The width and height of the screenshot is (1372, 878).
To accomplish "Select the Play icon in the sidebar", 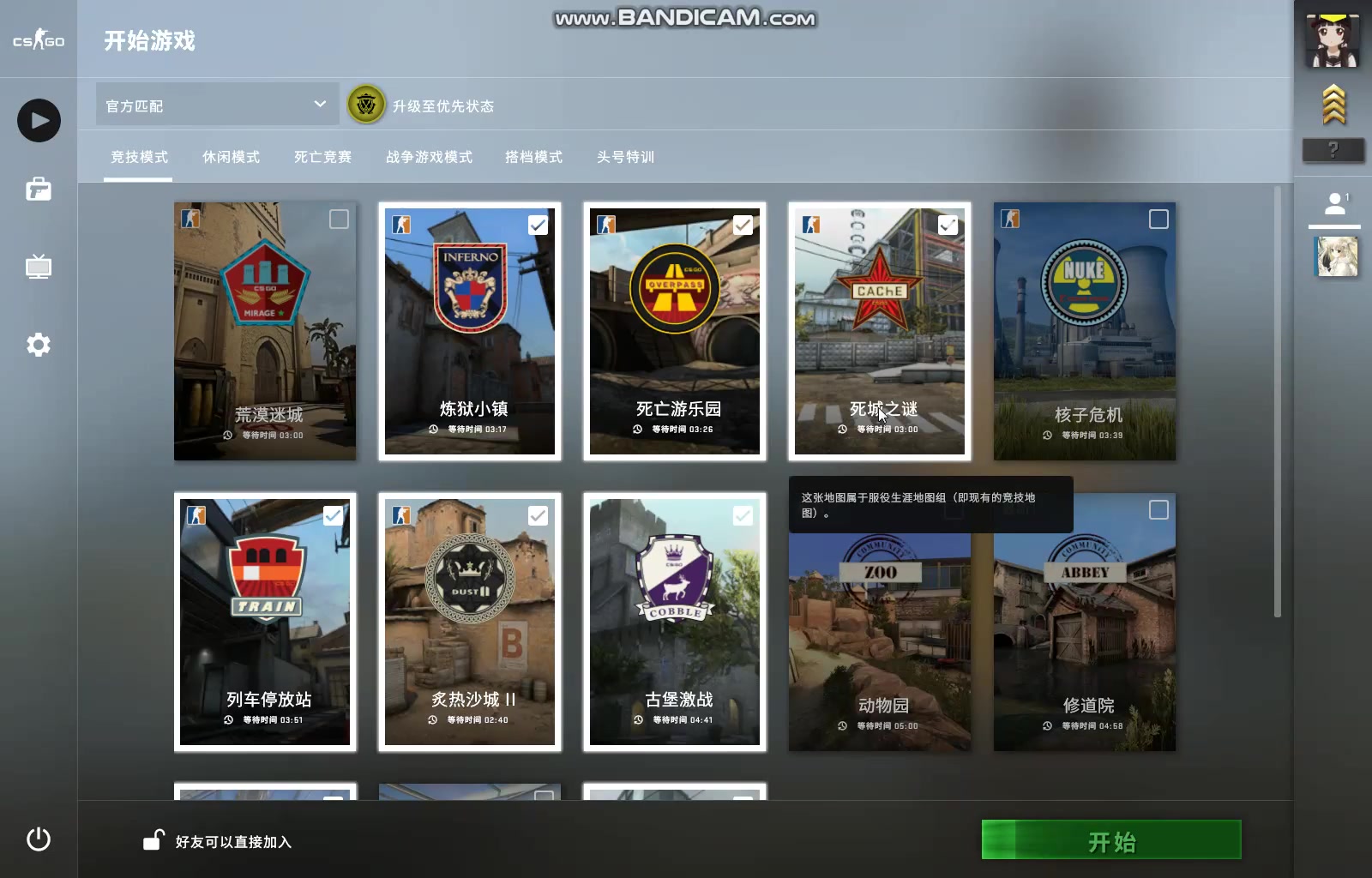I will [38, 120].
